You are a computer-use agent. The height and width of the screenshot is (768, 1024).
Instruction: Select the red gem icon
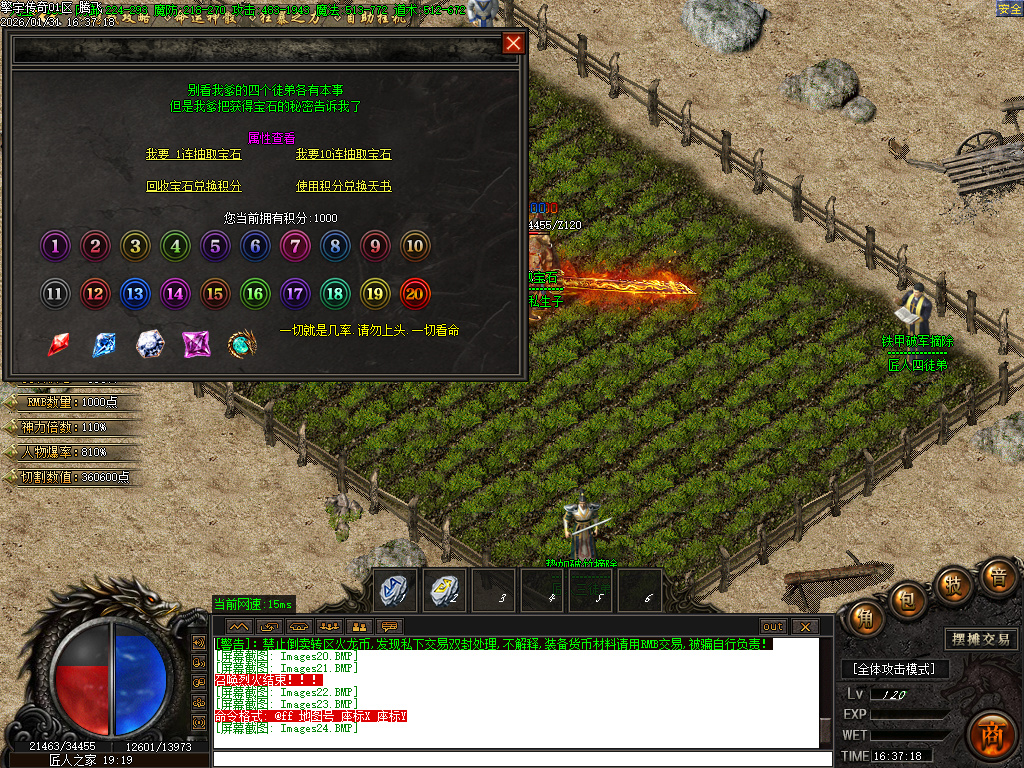click(x=59, y=344)
